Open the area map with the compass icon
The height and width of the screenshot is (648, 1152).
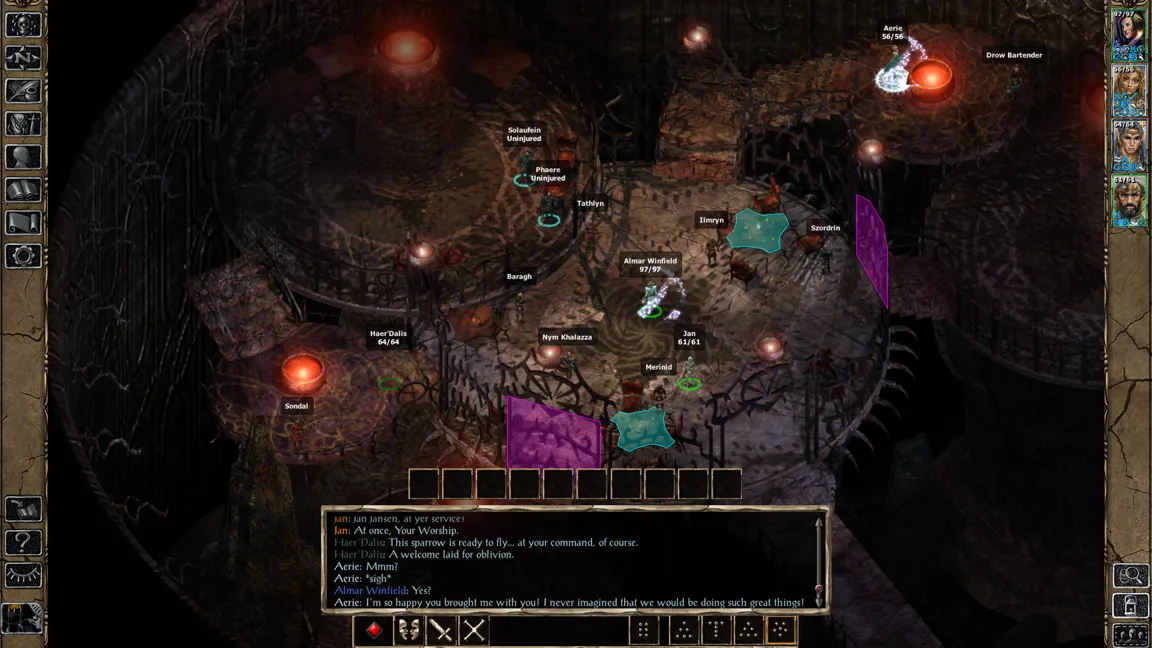pyautogui.click(x=23, y=58)
